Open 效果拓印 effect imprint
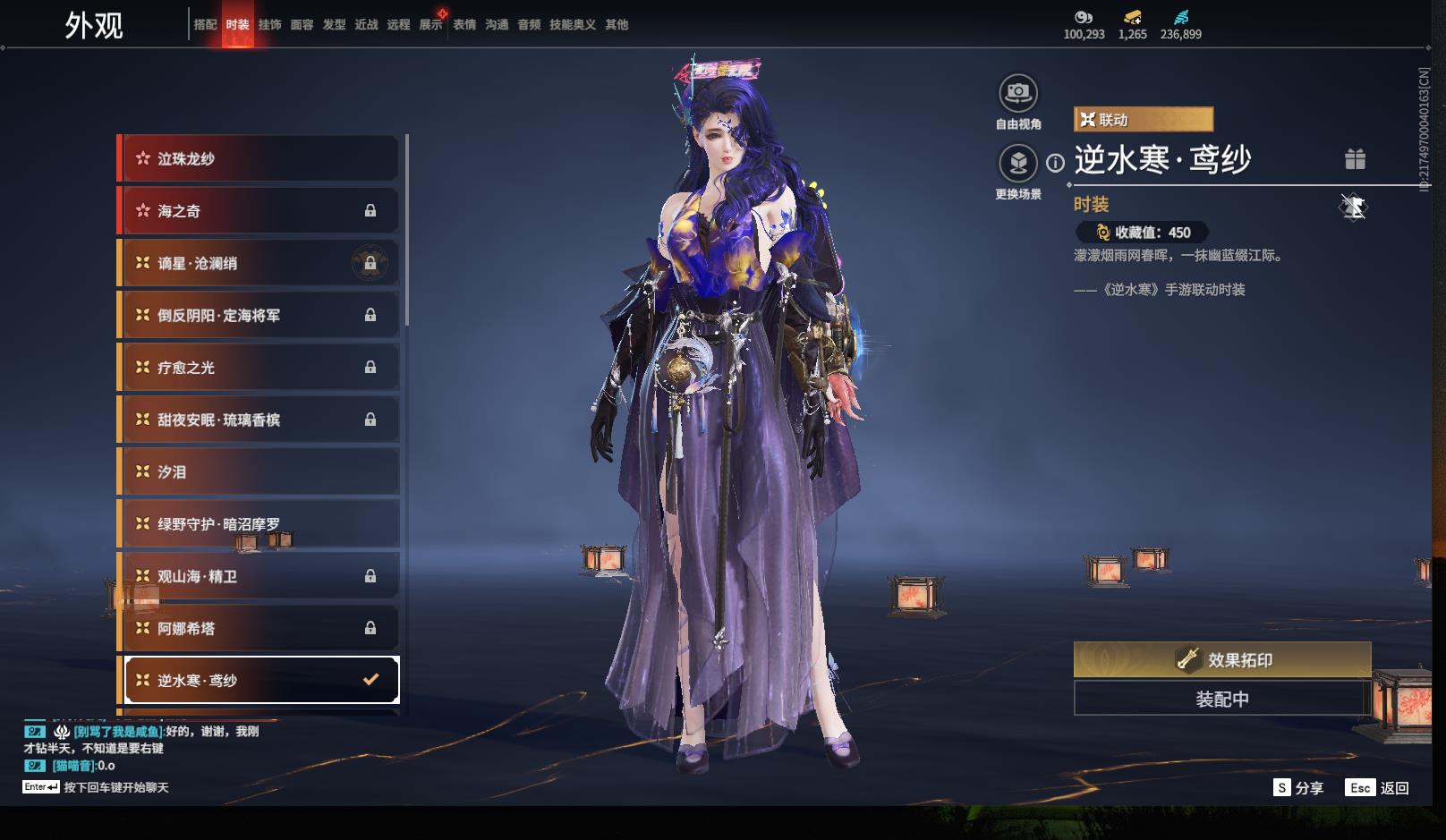The image size is (1446, 840). tap(1221, 660)
